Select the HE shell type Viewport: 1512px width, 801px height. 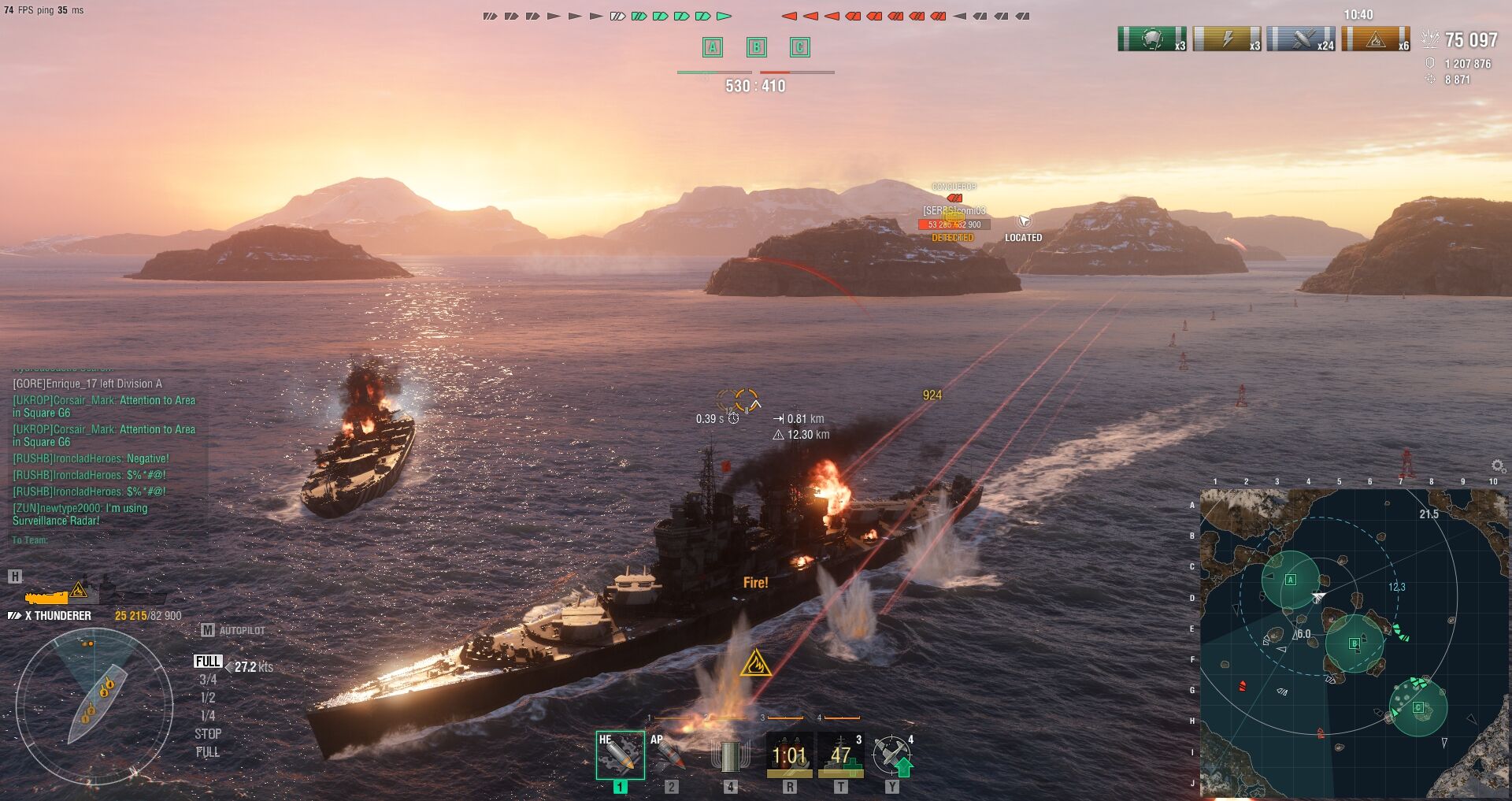click(620, 755)
